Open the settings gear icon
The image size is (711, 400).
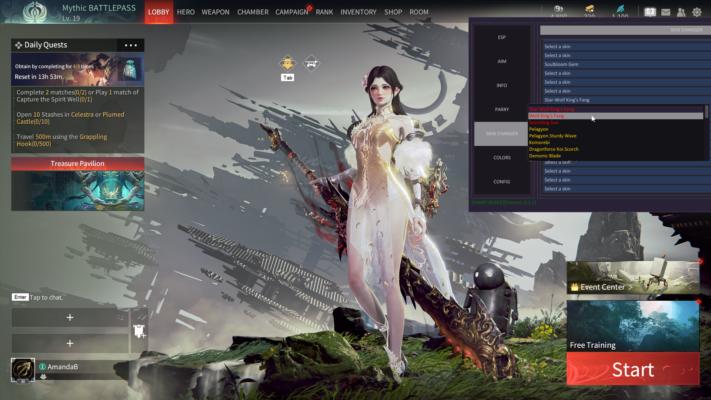[696, 12]
